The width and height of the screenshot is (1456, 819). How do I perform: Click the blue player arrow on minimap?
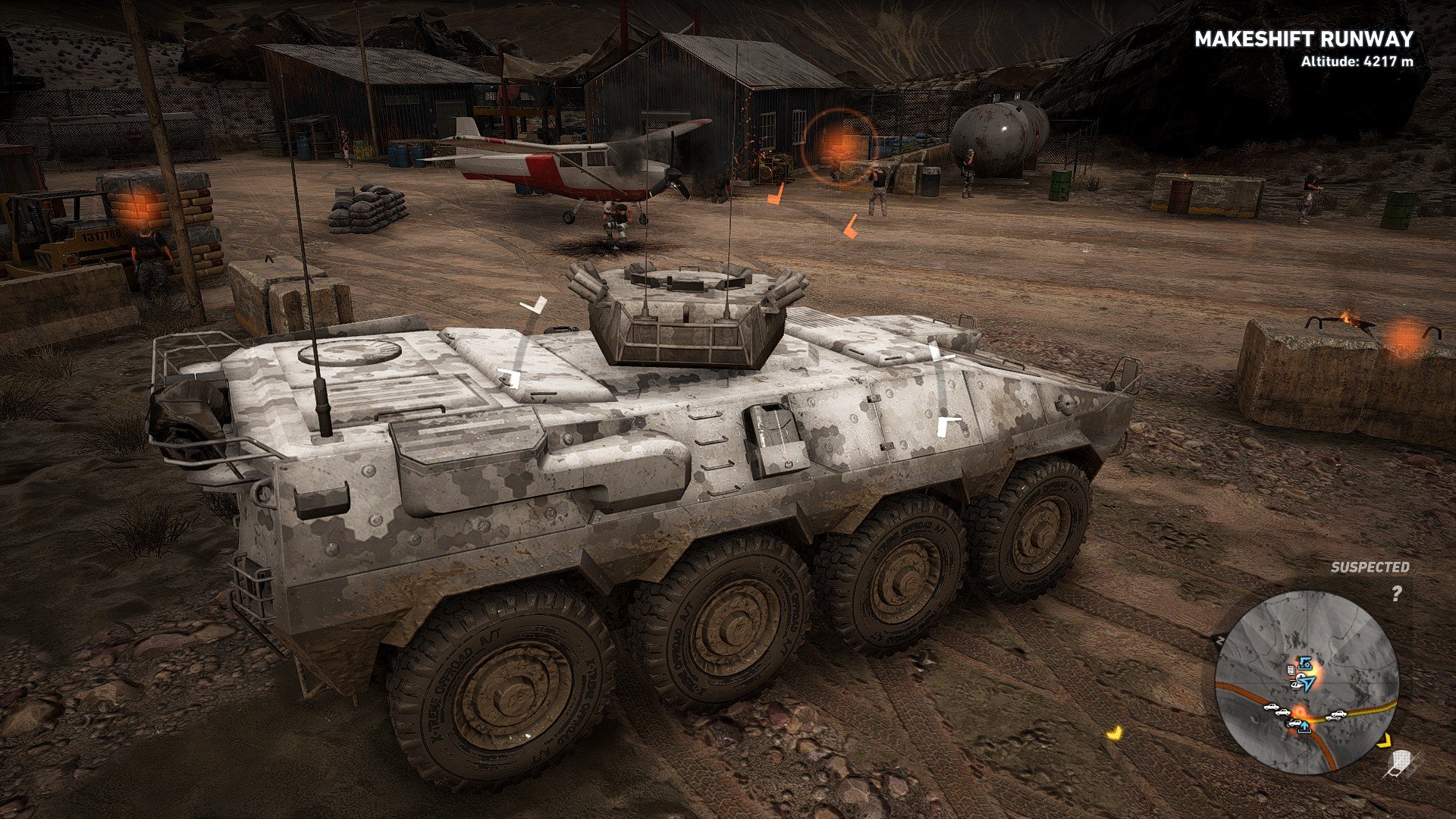[1308, 682]
